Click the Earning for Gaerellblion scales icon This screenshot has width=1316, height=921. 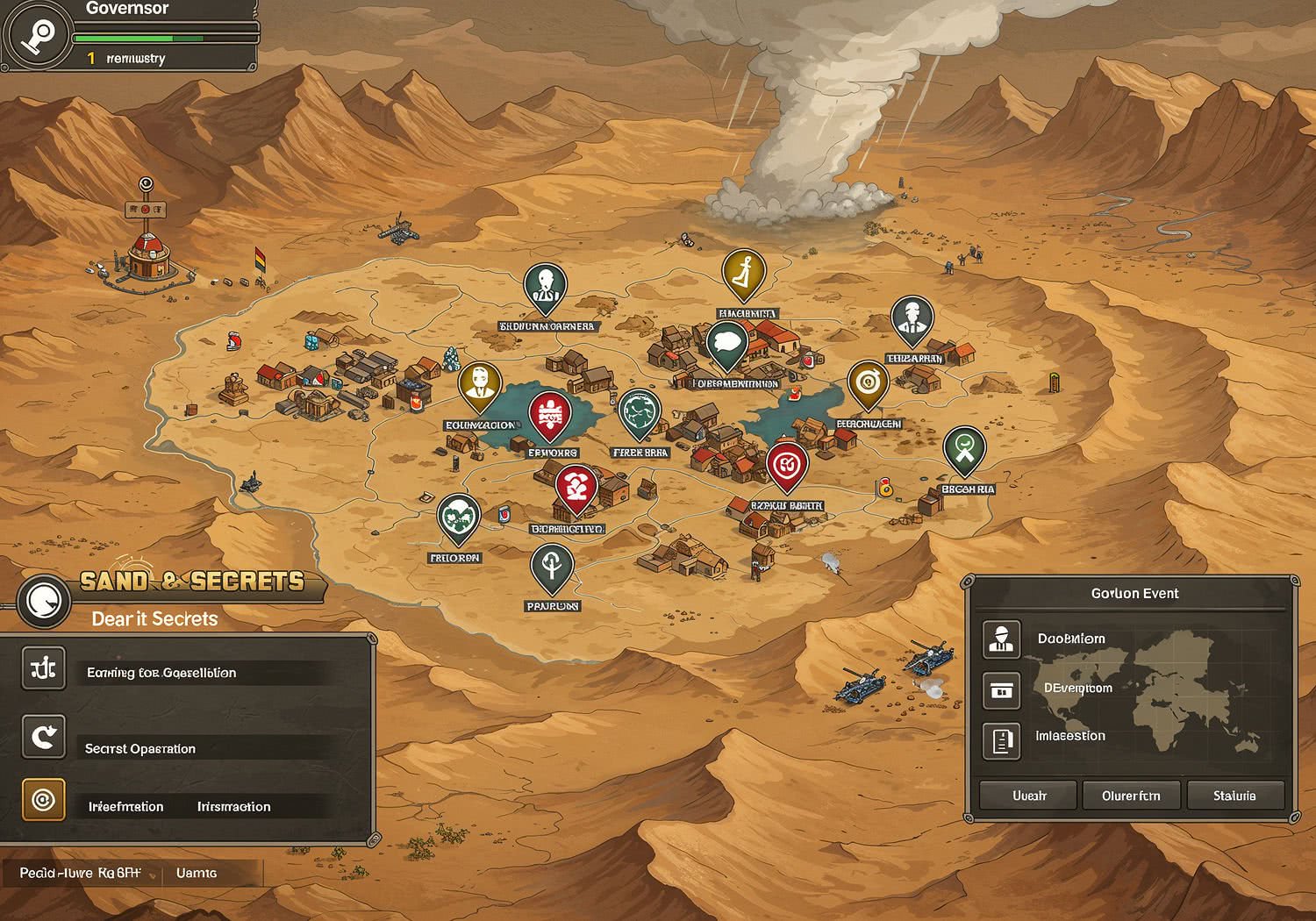43,668
